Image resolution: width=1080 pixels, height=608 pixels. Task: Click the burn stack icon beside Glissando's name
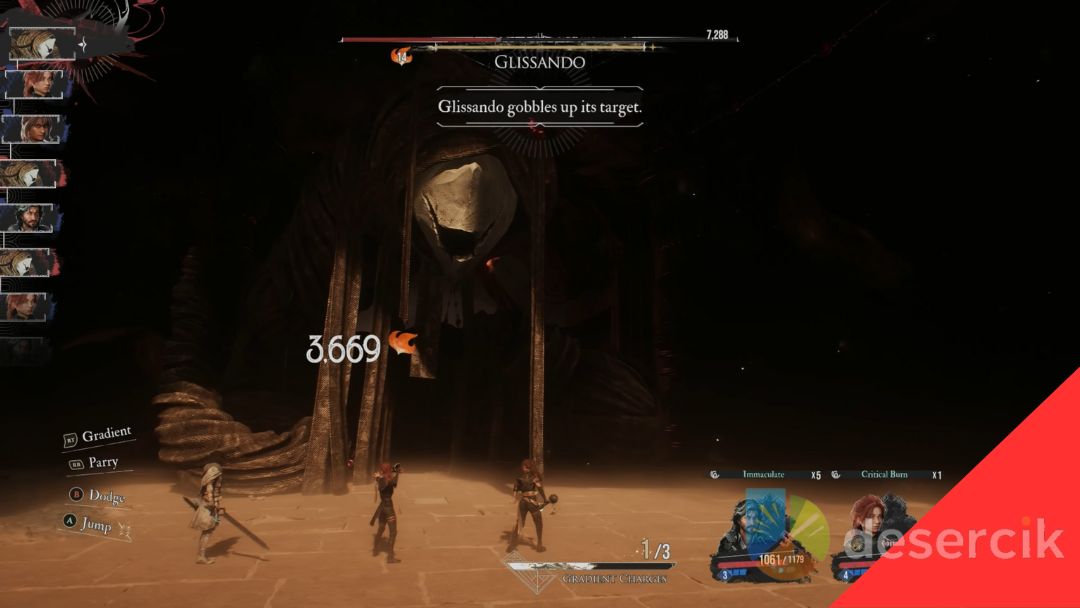coord(402,57)
